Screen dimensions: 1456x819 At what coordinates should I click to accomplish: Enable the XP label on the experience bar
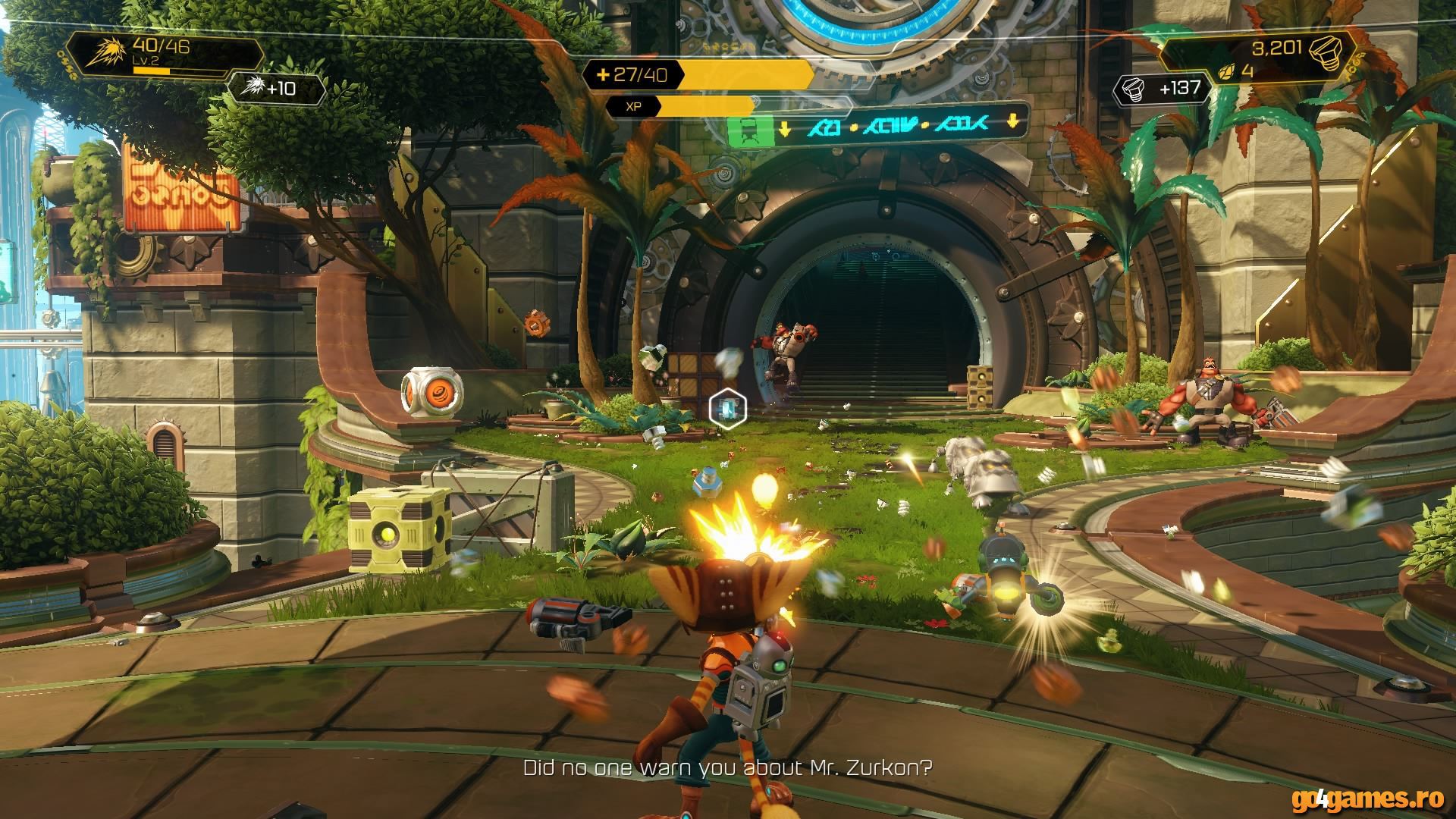coord(633,106)
